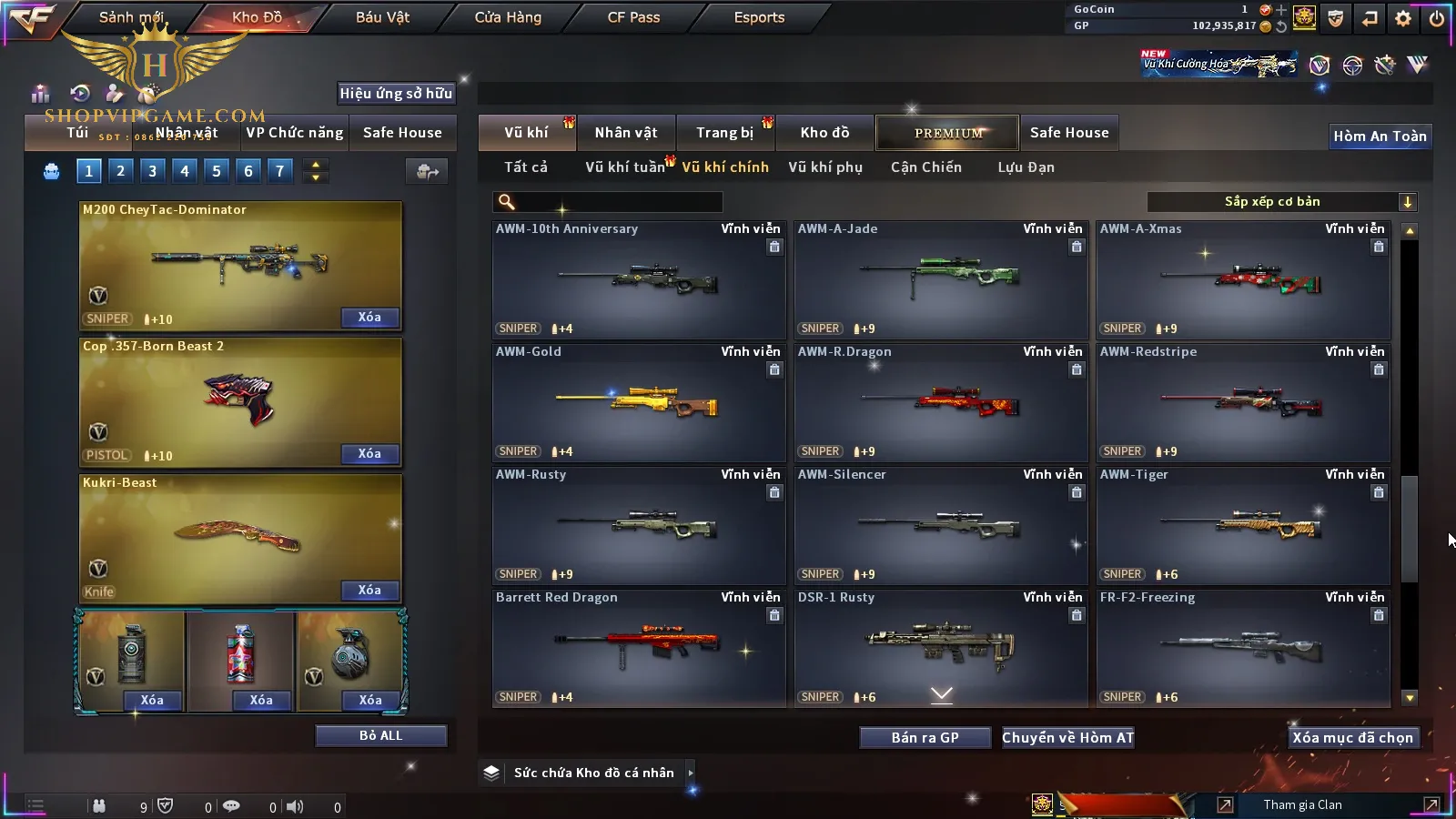Select the AWM-Gold sniper item
The width and height of the screenshot is (1456, 819).
[x=639, y=403]
